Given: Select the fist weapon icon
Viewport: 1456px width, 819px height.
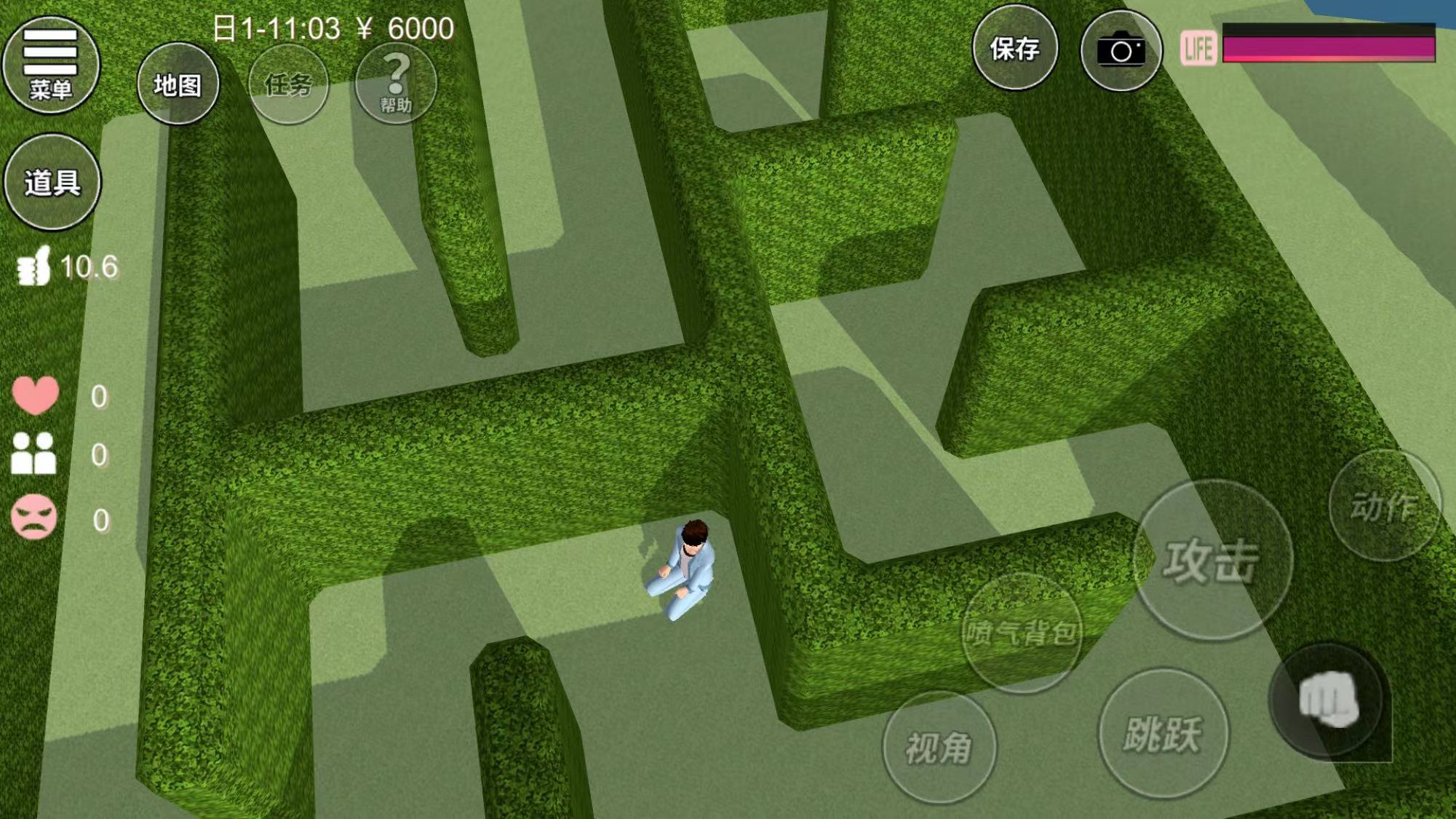Looking at the screenshot, I should point(1329,700).
